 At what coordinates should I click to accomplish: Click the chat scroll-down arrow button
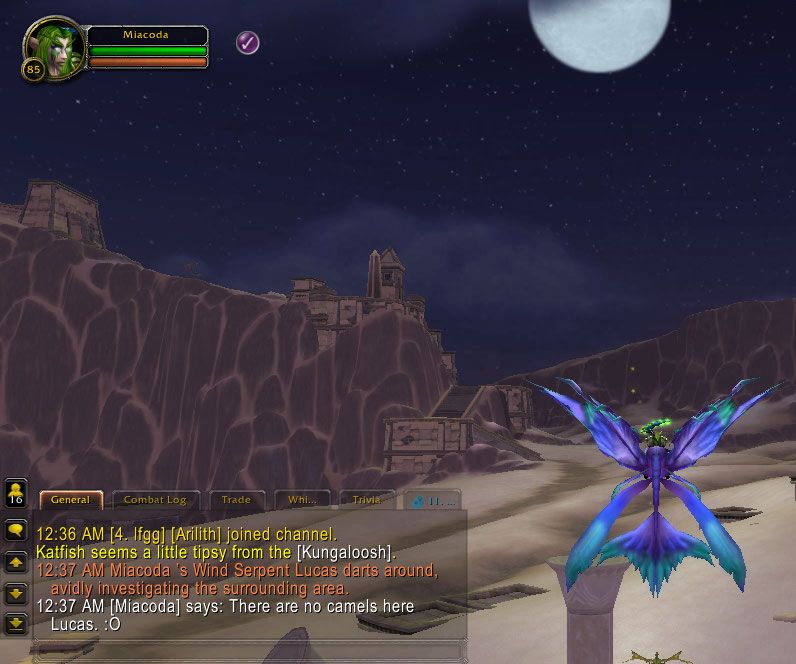[16, 594]
